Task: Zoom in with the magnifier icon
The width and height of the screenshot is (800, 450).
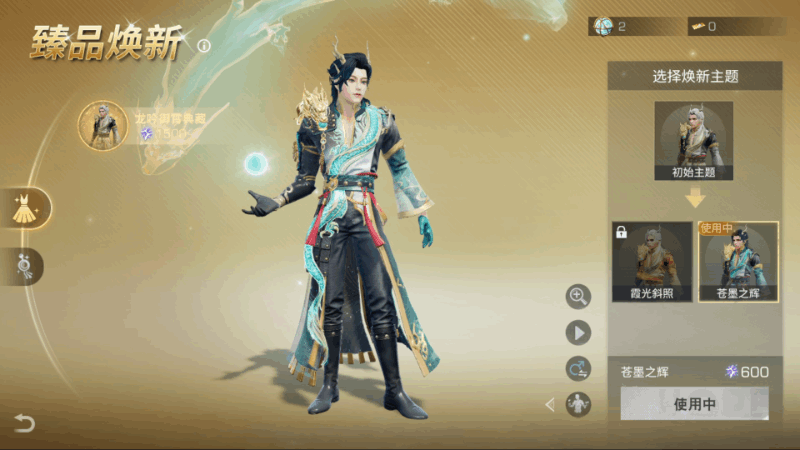Action: tap(578, 295)
